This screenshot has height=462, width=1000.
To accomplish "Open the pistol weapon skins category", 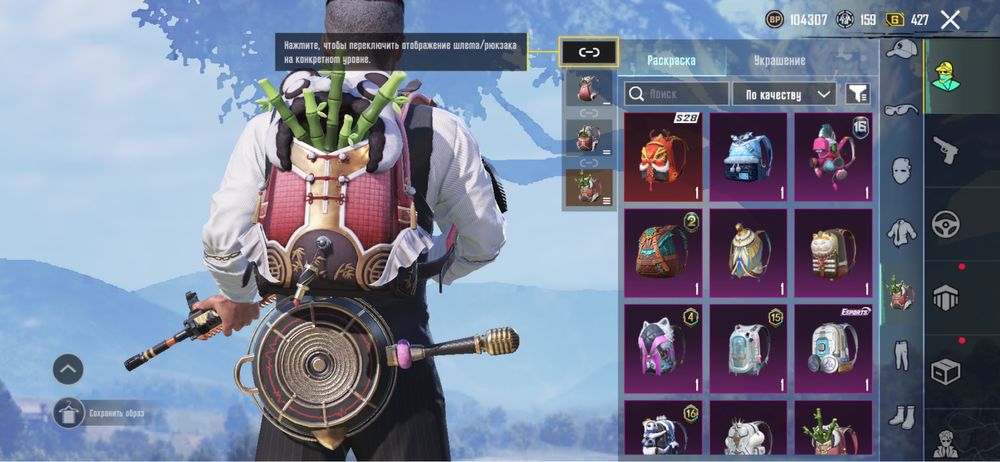I will click(x=945, y=151).
